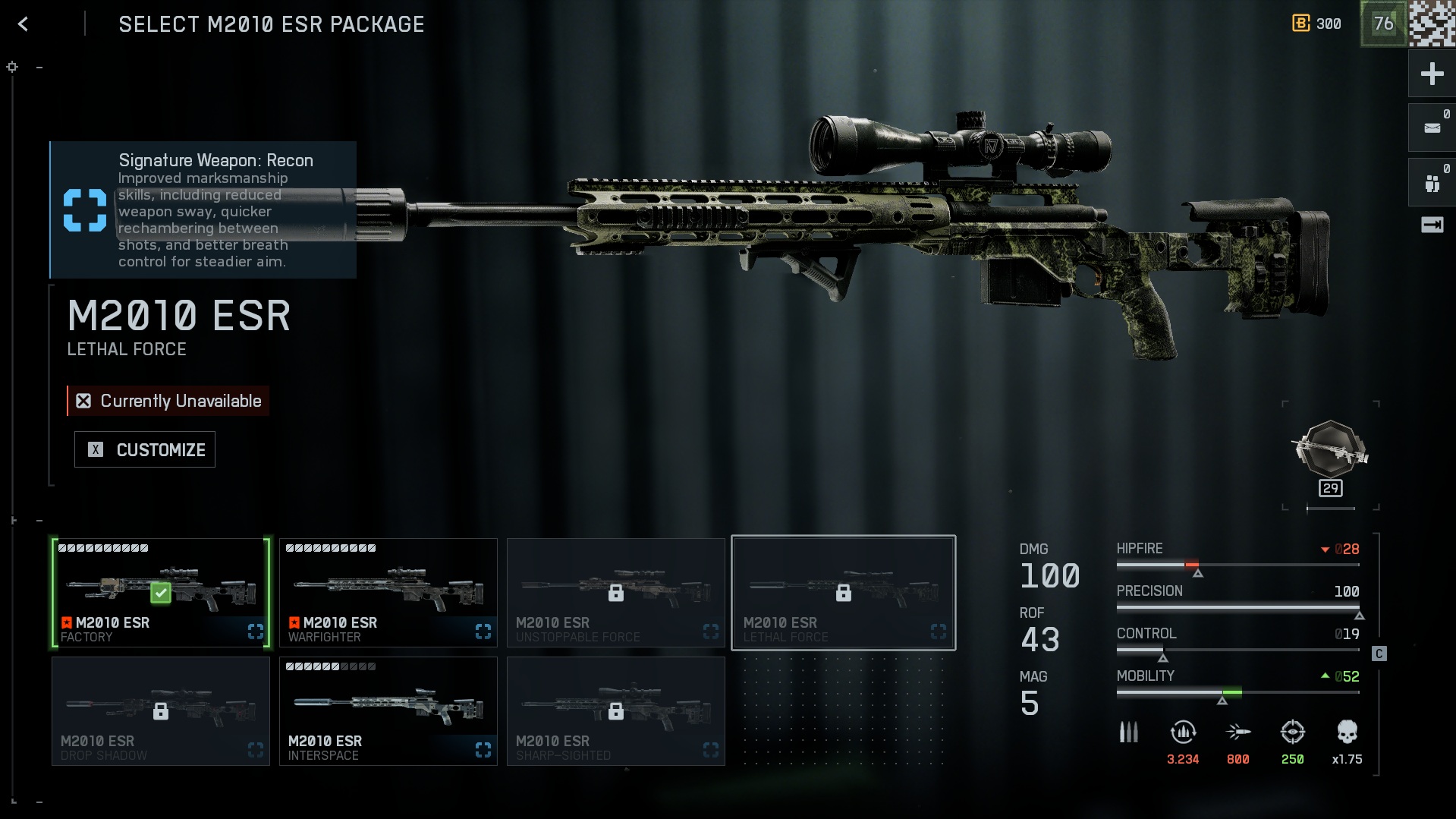
Task: Select the locked Unstoppable Force package
Action: coord(615,593)
